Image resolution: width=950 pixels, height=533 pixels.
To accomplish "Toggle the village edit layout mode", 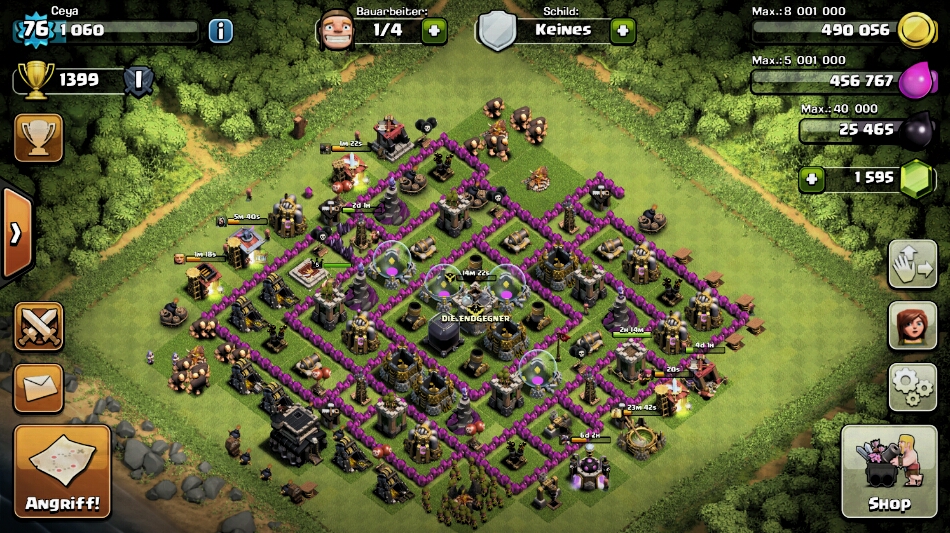I will point(912,264).
